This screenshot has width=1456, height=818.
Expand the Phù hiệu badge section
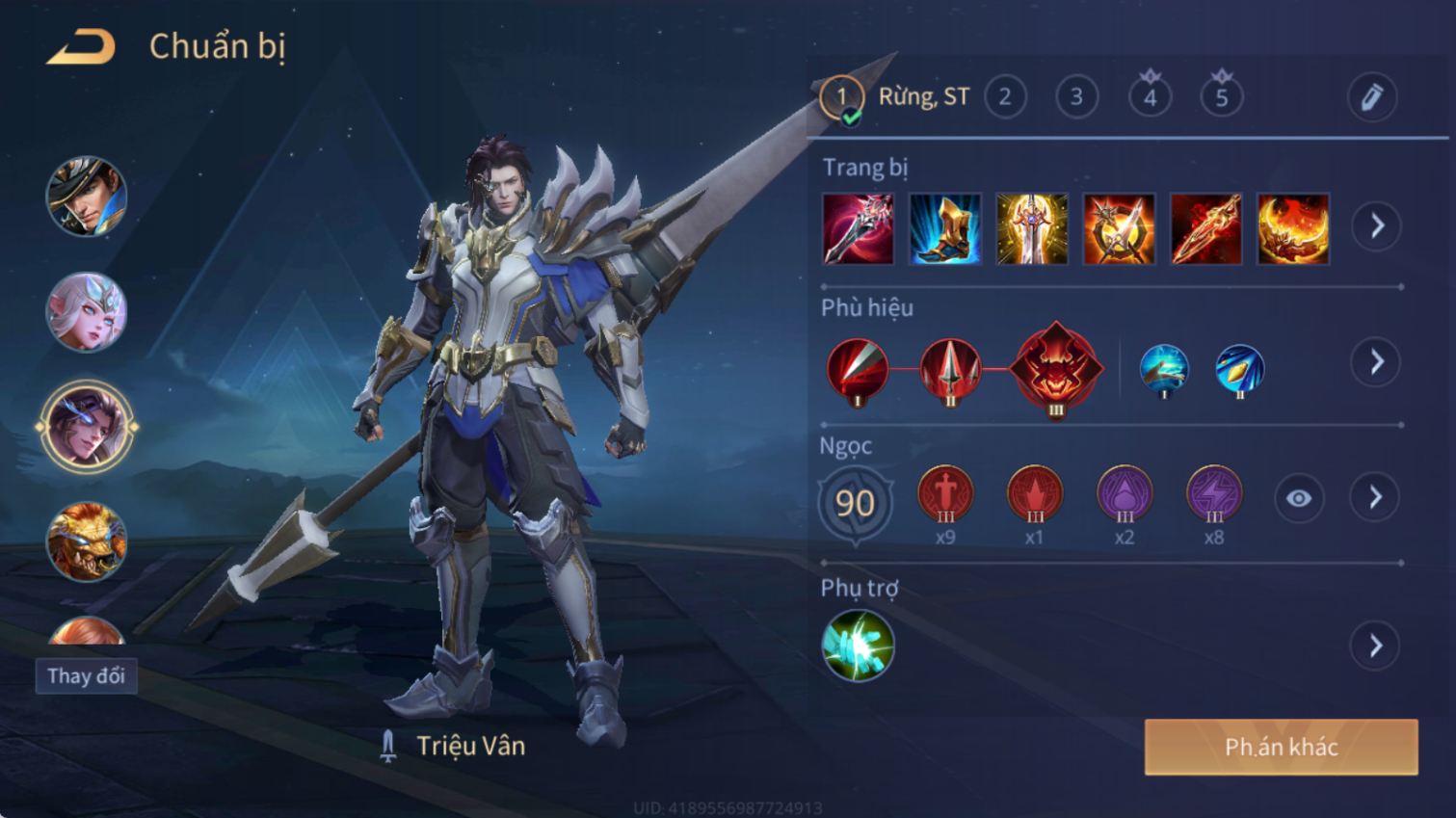coord(1376,362)
